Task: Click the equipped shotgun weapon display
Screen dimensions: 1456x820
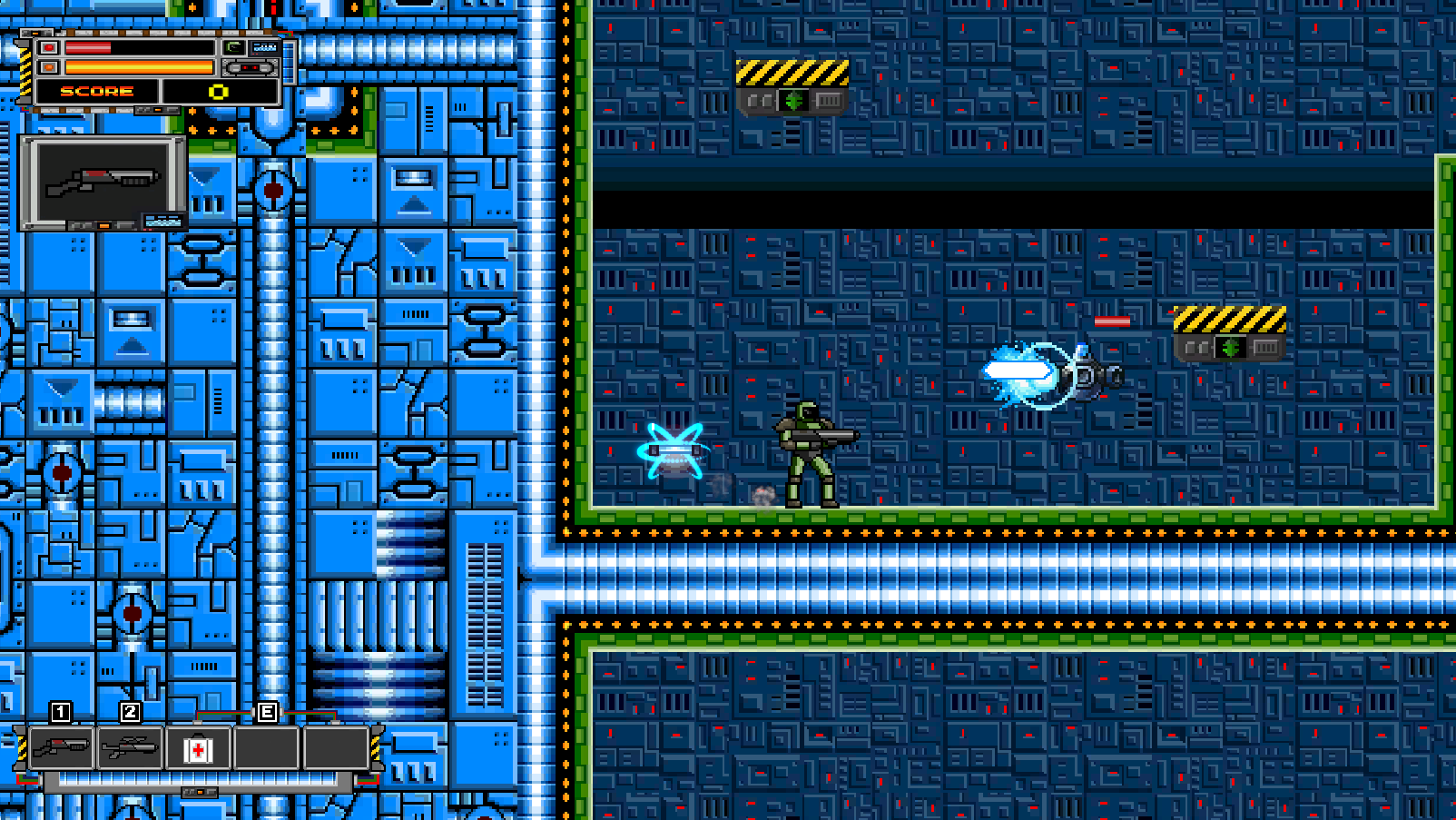Action: tap(103, 183)
